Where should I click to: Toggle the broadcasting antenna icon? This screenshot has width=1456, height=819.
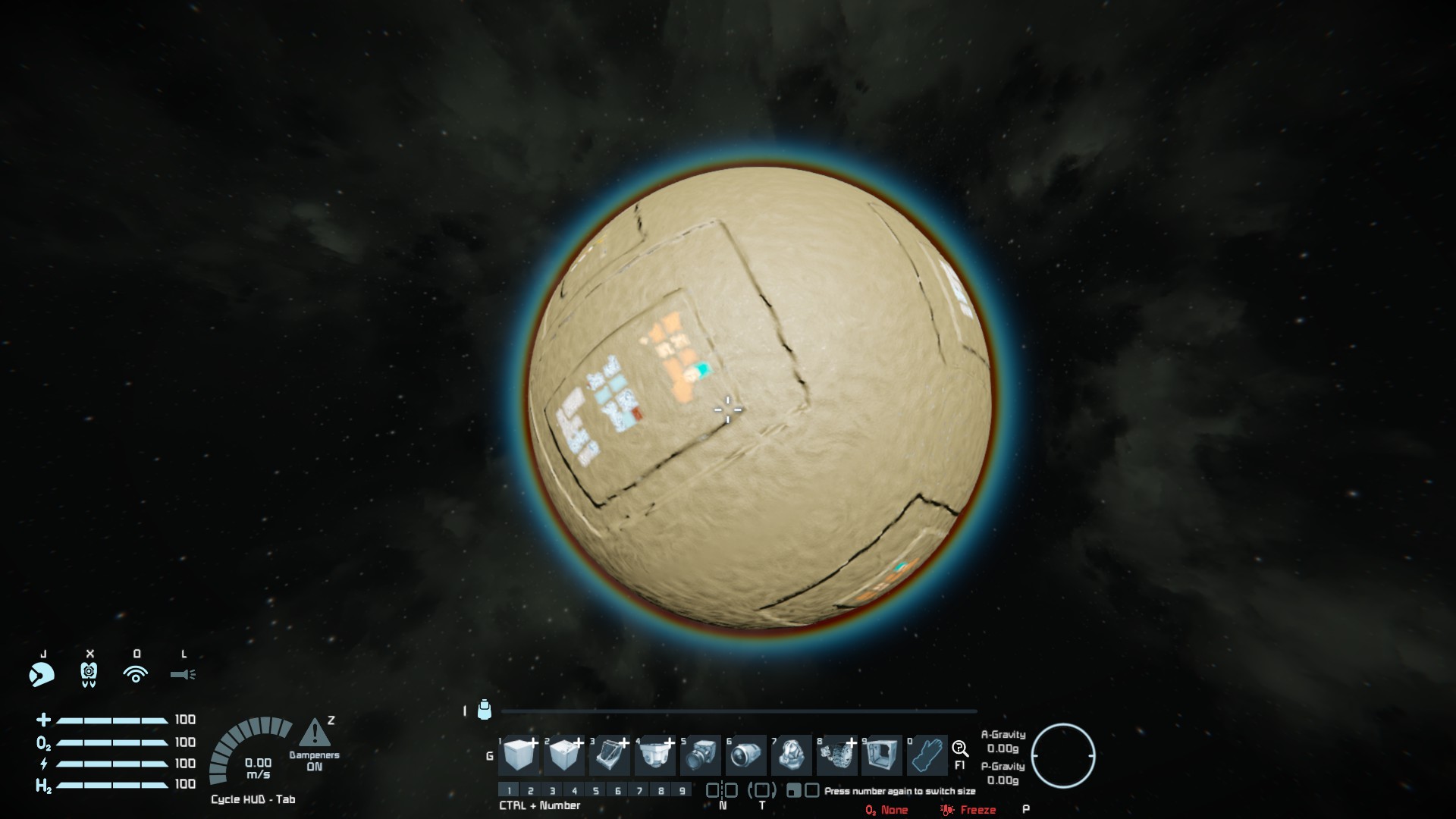pos(136,674)
